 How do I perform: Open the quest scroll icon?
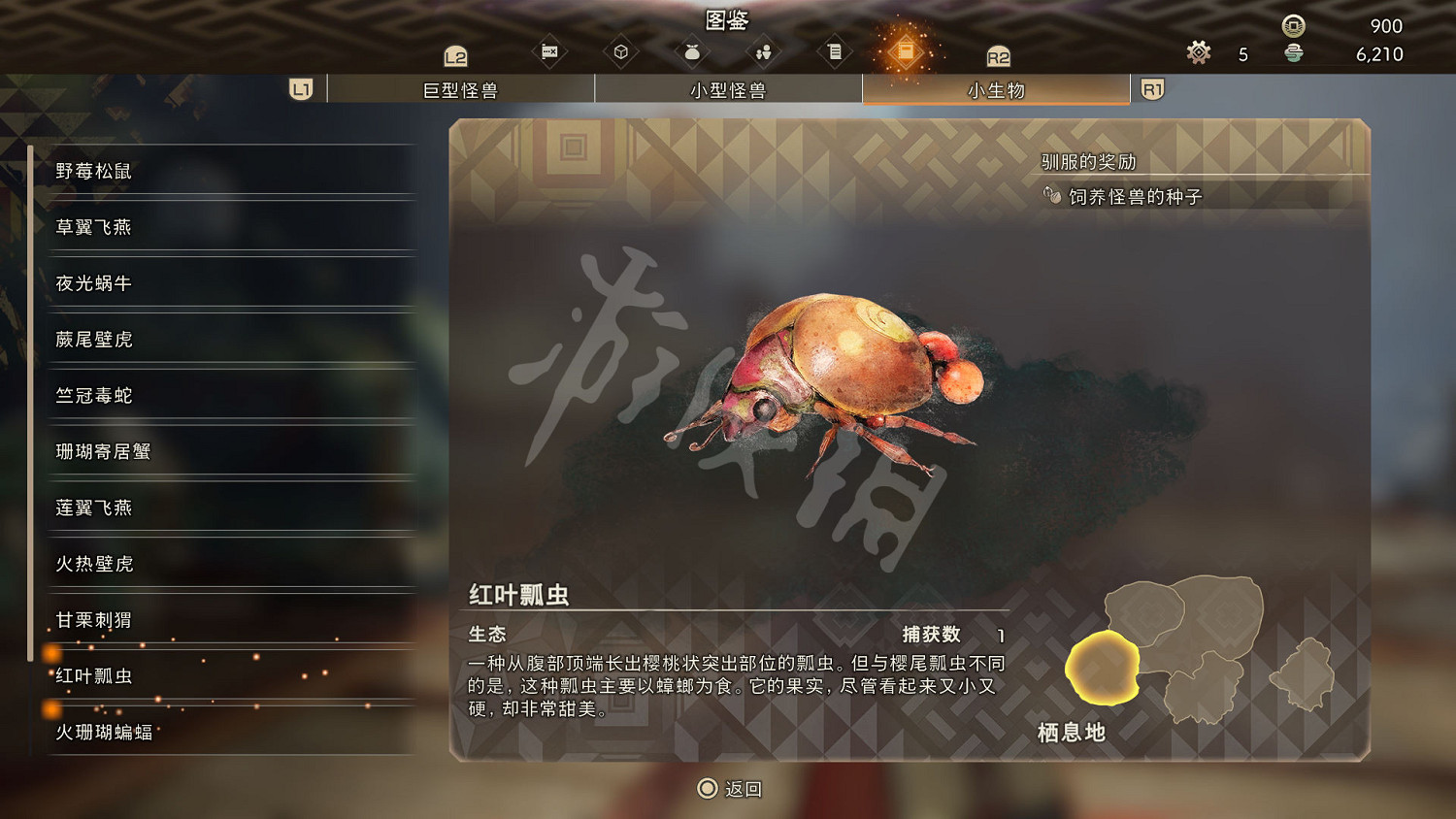tap(835, 50)
